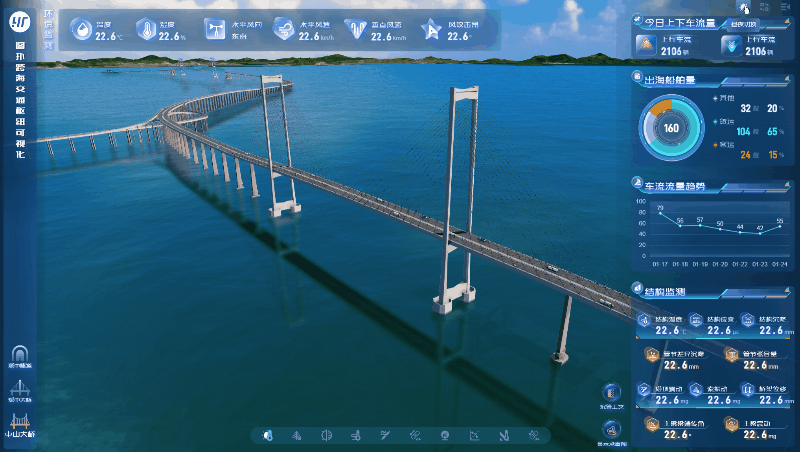The image size is (800, 452).
Task: Click the upper round button beside the right panel
Action: [x=612, y=392]
